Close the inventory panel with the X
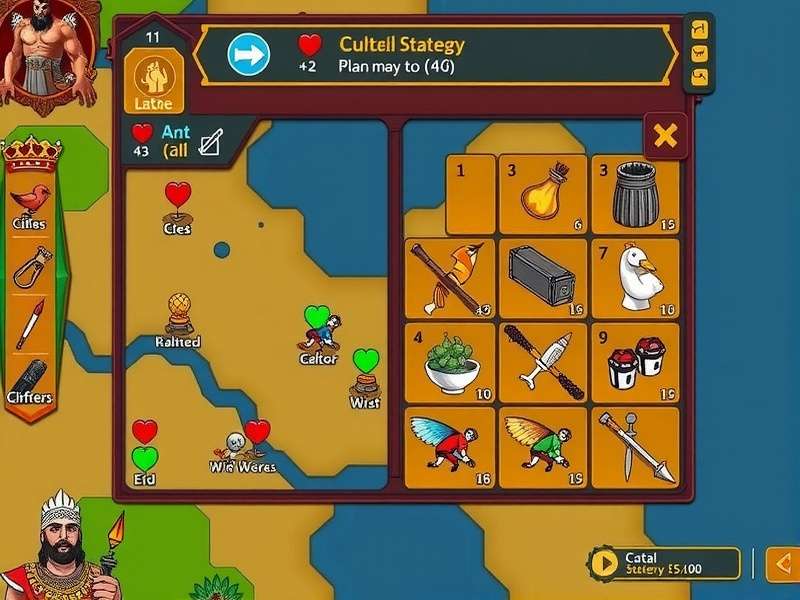800x600 pixels. pyautogui.click(x=665, y=134)
